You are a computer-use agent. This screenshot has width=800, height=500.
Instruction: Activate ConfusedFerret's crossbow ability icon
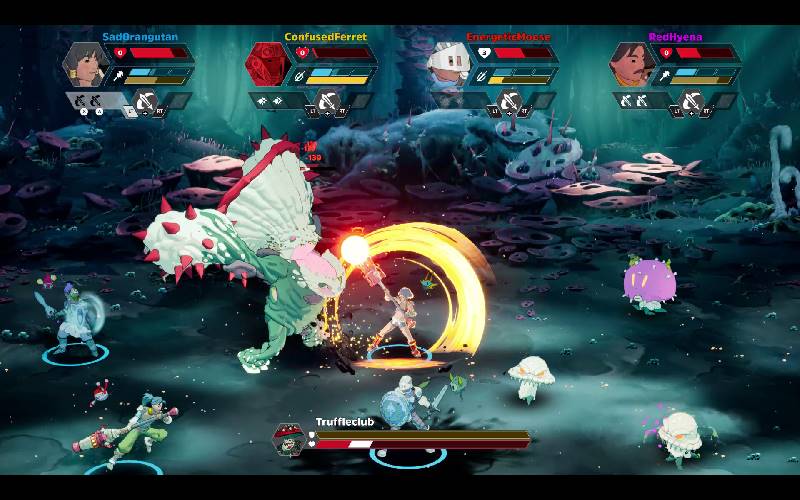328,101
